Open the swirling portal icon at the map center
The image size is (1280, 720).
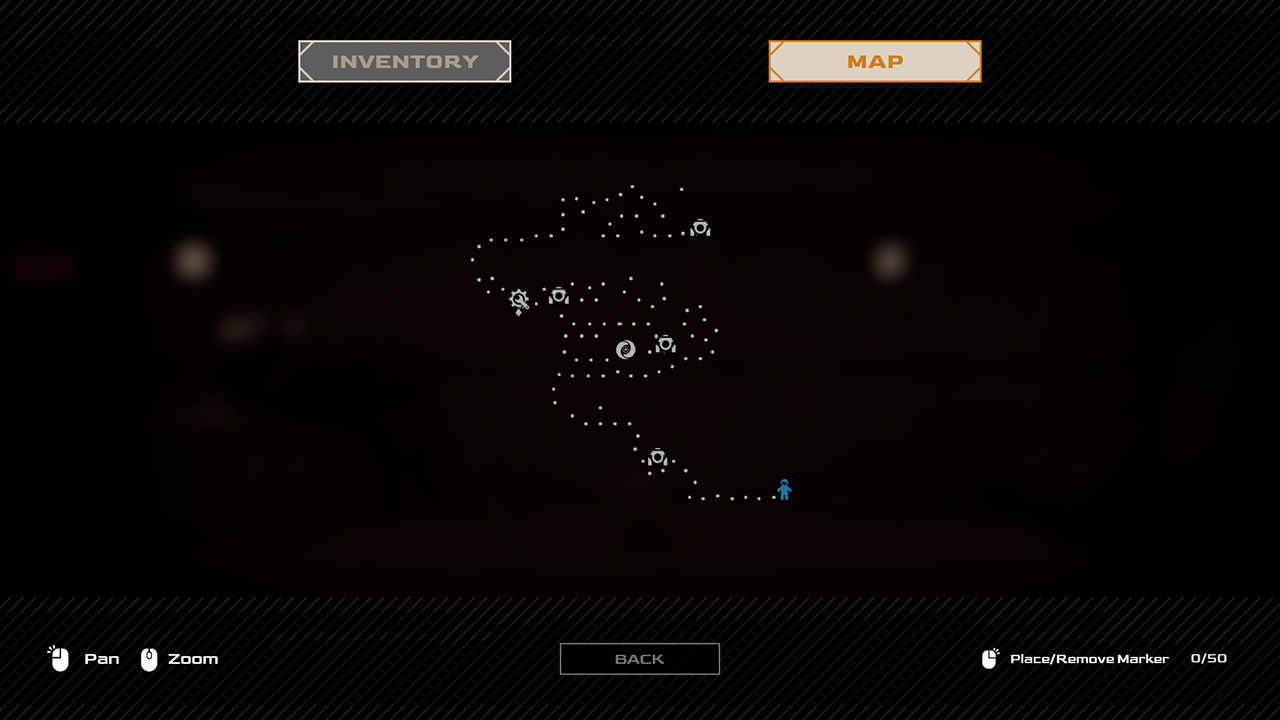click(625, 349)
